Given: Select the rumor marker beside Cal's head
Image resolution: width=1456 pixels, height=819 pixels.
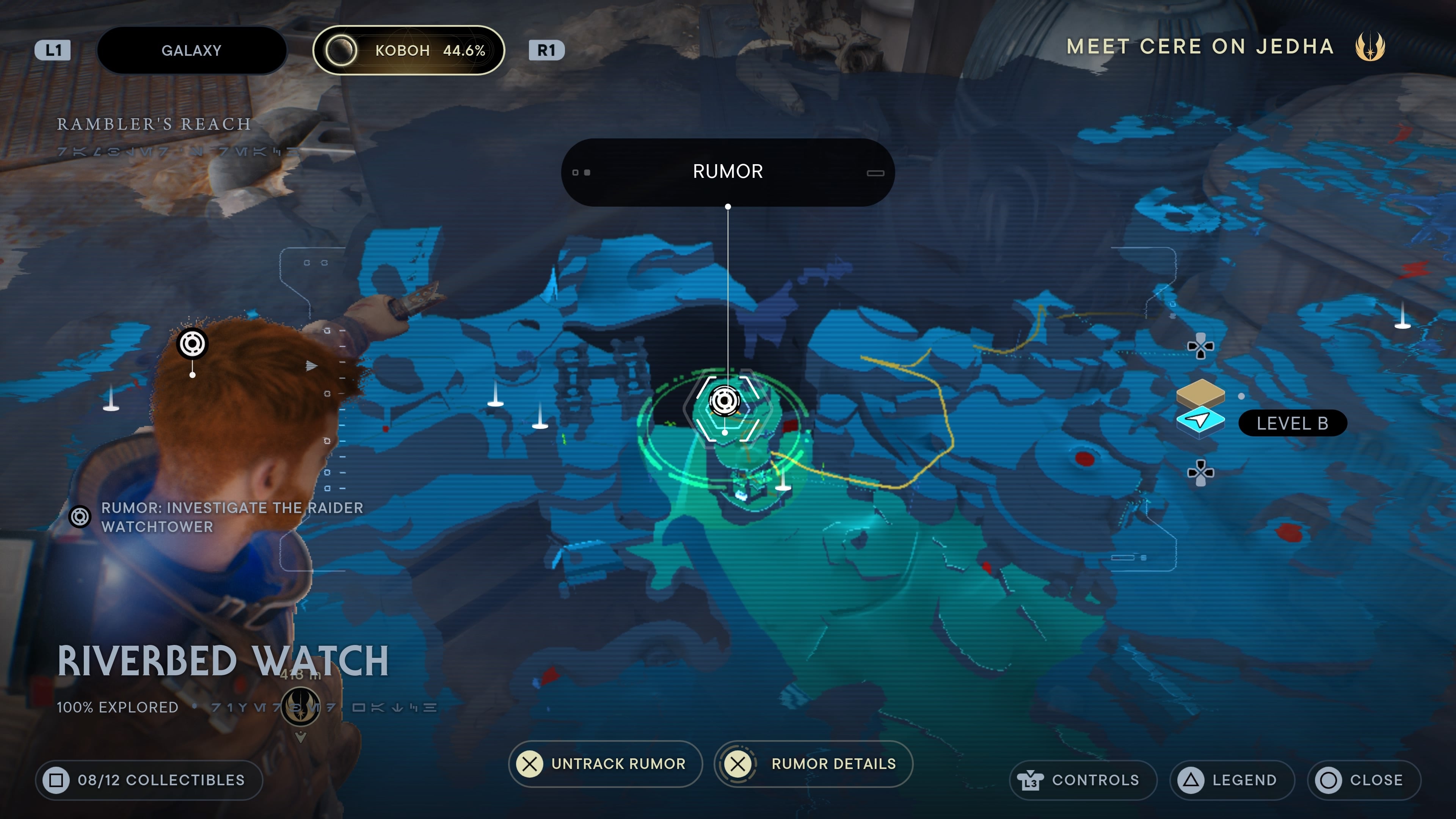Looking at the screenshot, I should (192, 343).
